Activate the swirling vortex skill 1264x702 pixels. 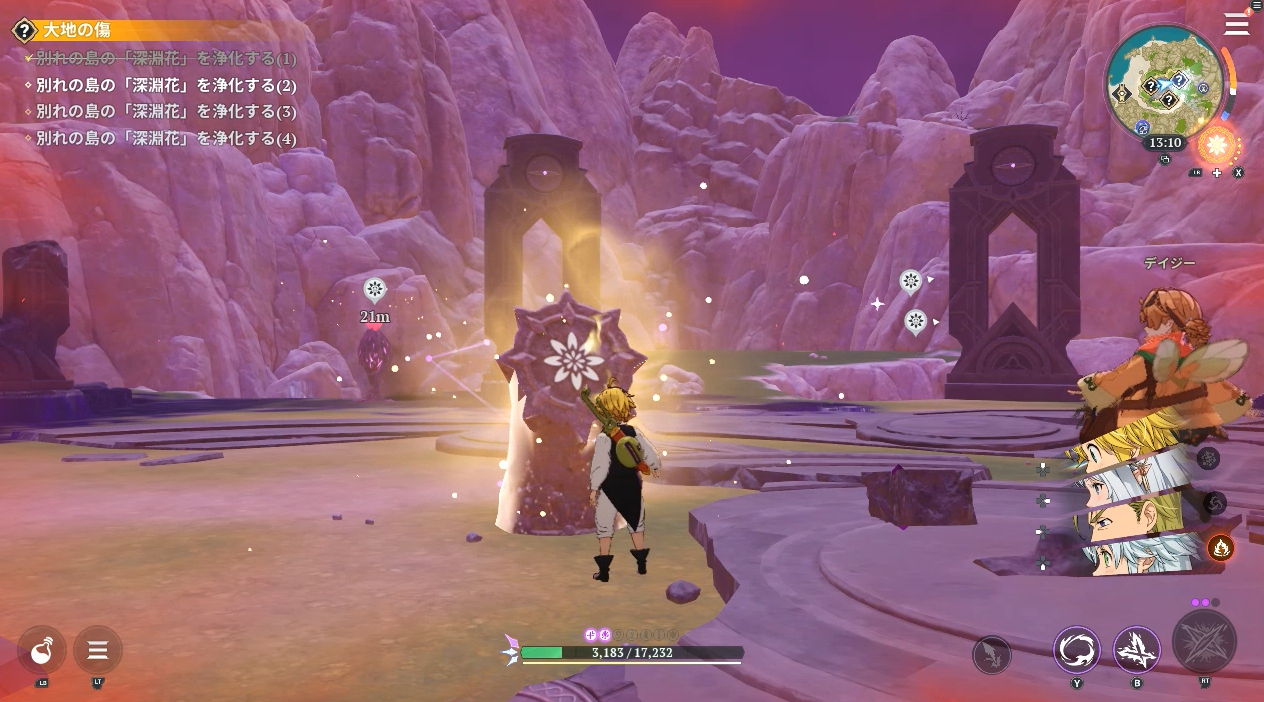click(1077, 651)
